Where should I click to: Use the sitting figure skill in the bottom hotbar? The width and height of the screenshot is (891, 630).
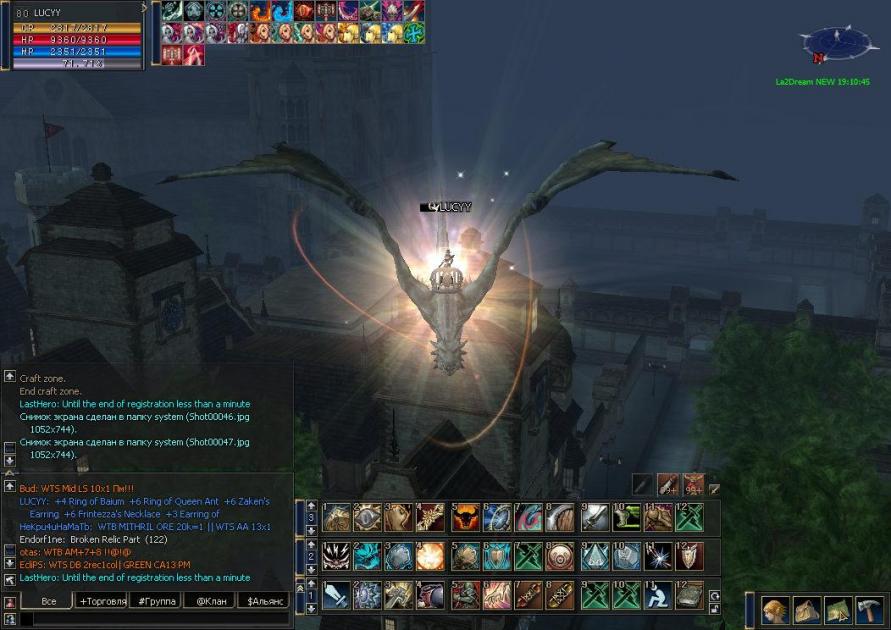coord(658,595)
